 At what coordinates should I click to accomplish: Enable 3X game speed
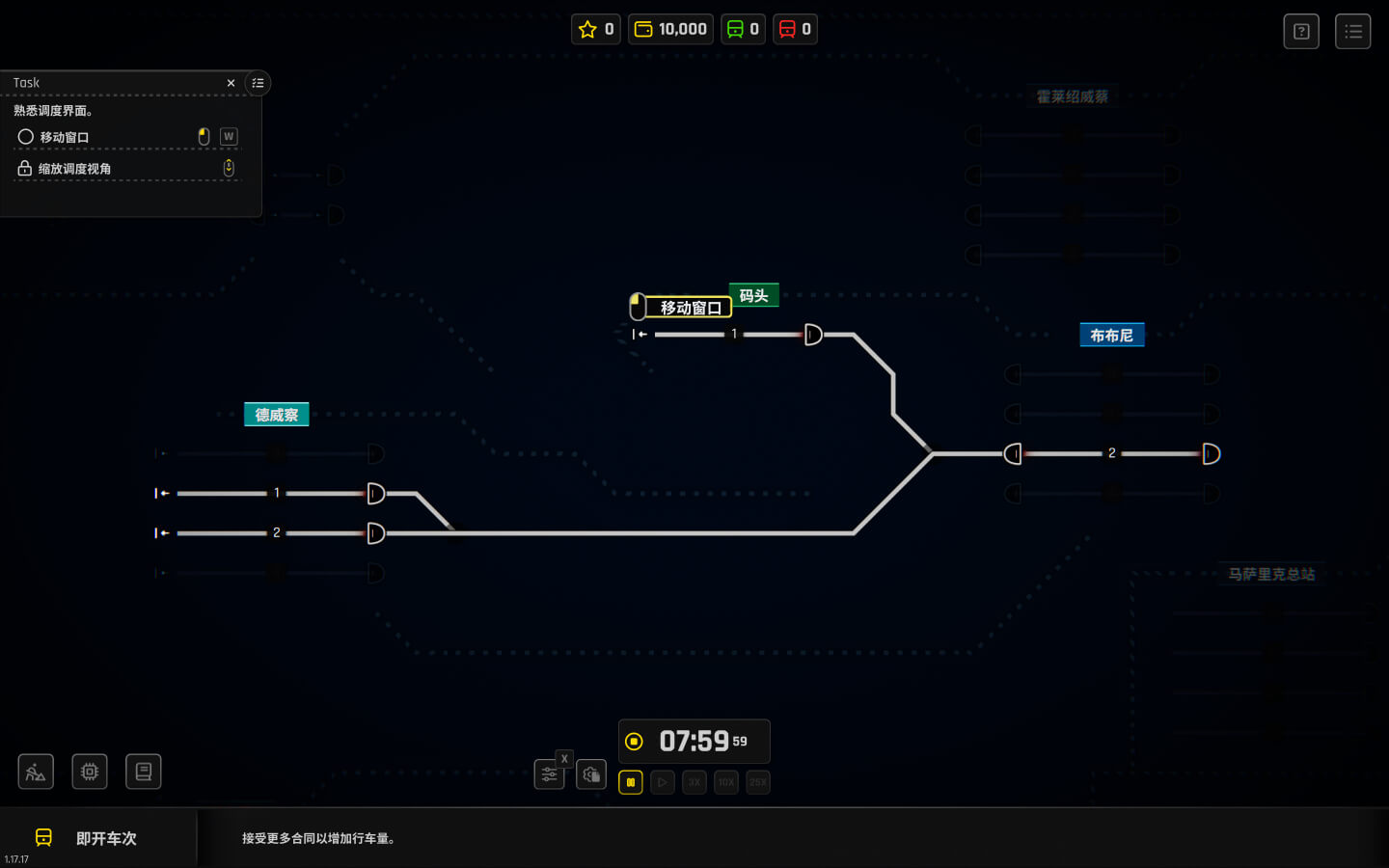(x=694, y=782)
